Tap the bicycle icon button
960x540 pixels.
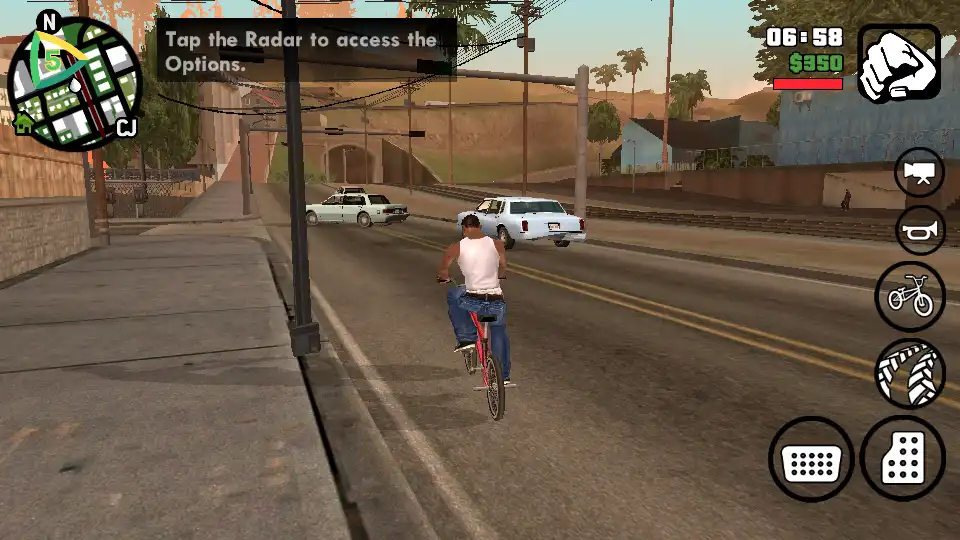909,296
